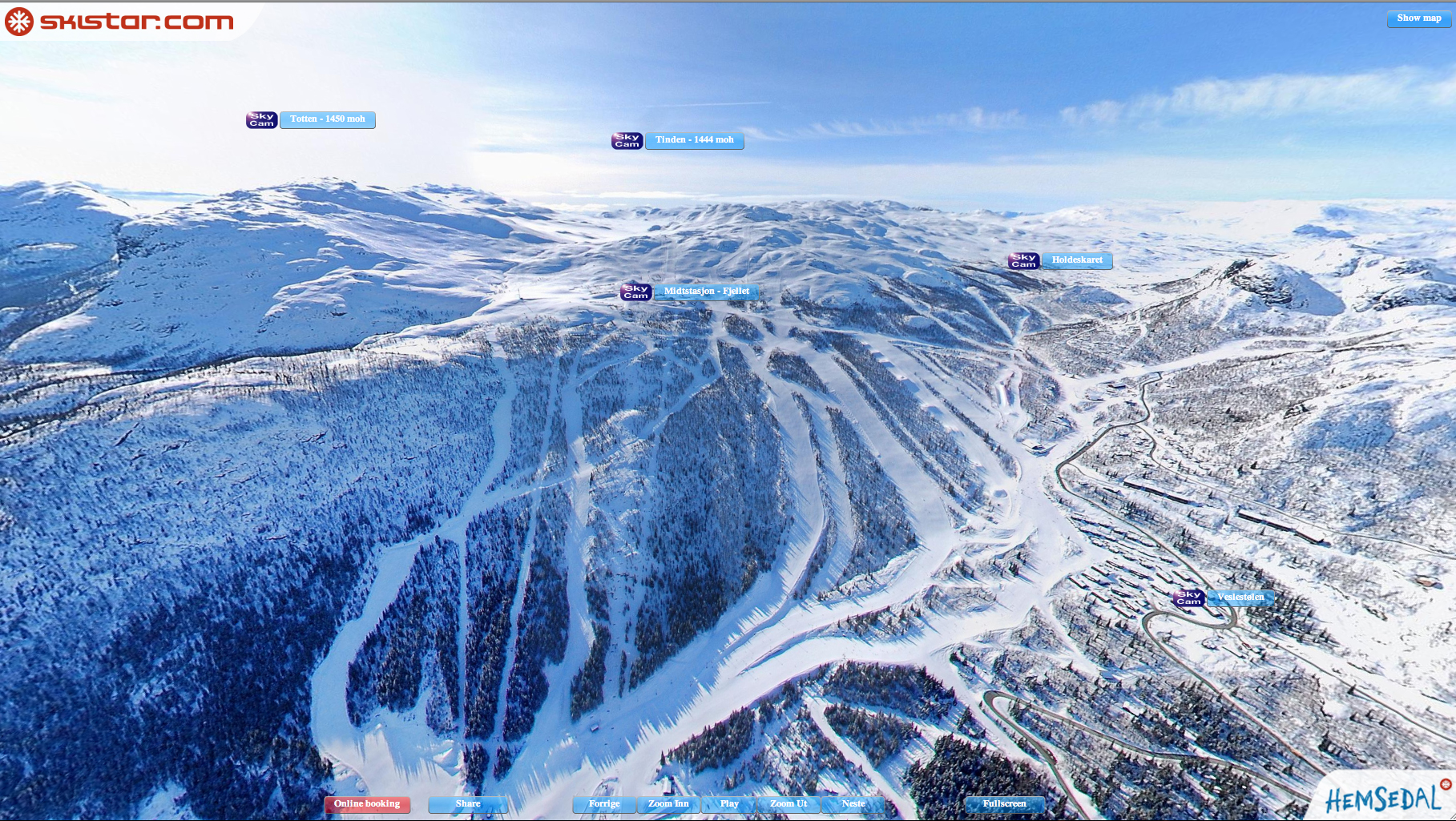Click the Zoom Ut button
Image resolution: width=1456 pixels, height=821 pixels.
point(788,804)
